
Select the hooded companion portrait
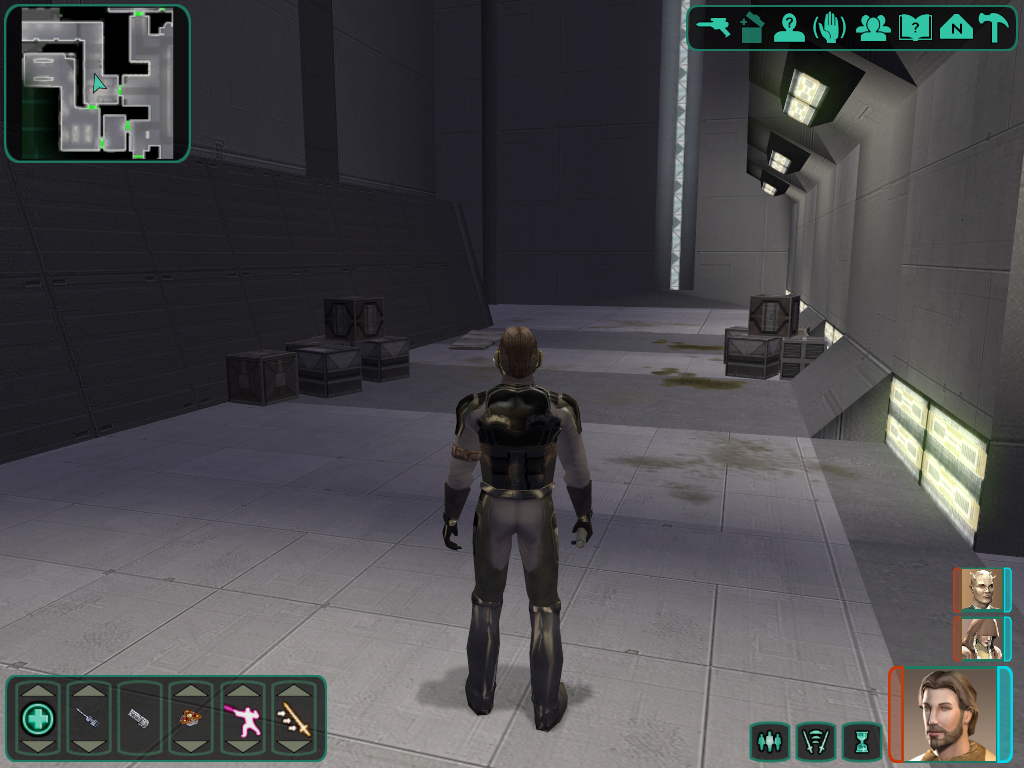pyautogui.click(x=981, y=638)
